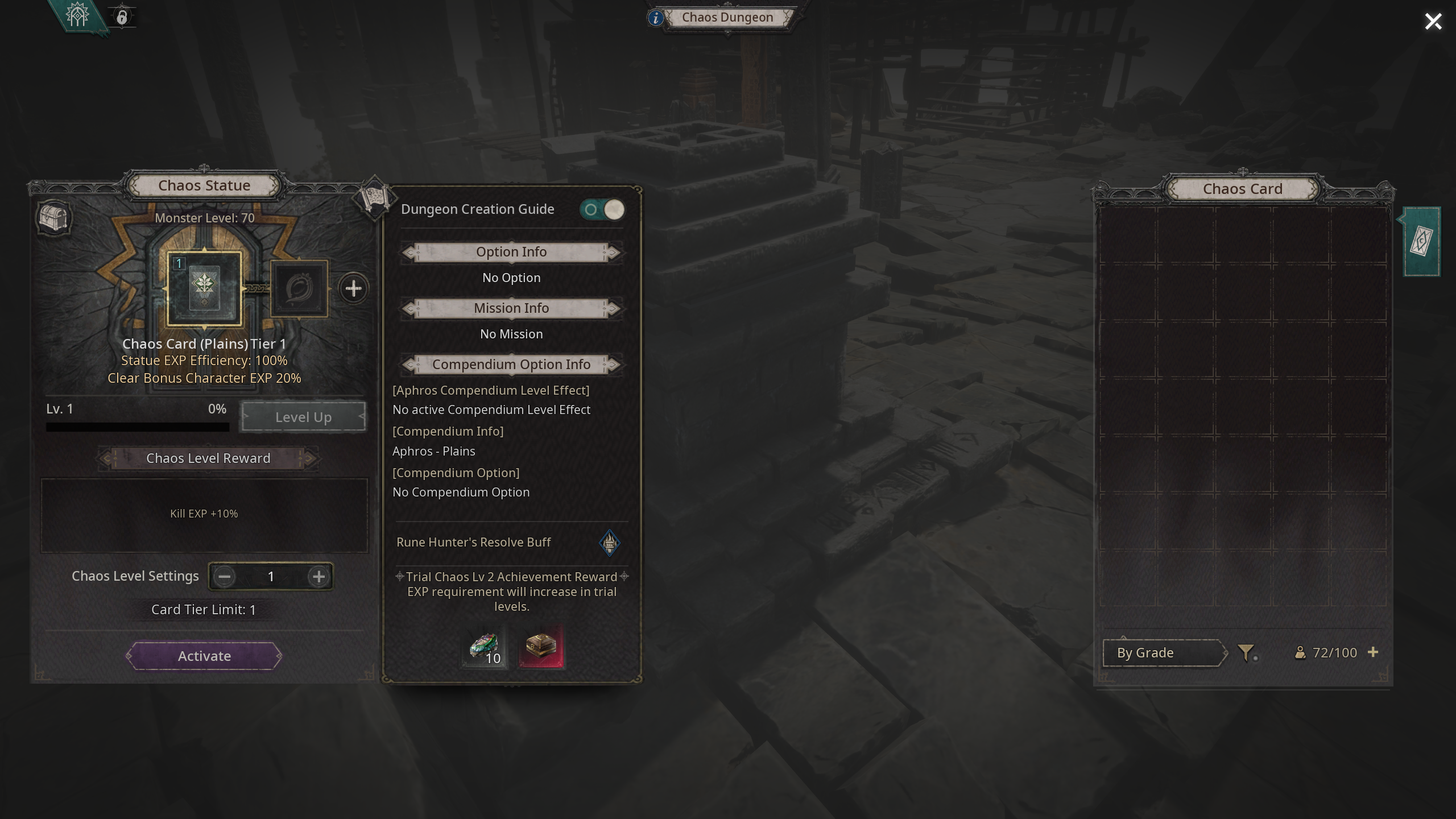
Task: Click the Level Up button
Action: click(x=303, y=417)
